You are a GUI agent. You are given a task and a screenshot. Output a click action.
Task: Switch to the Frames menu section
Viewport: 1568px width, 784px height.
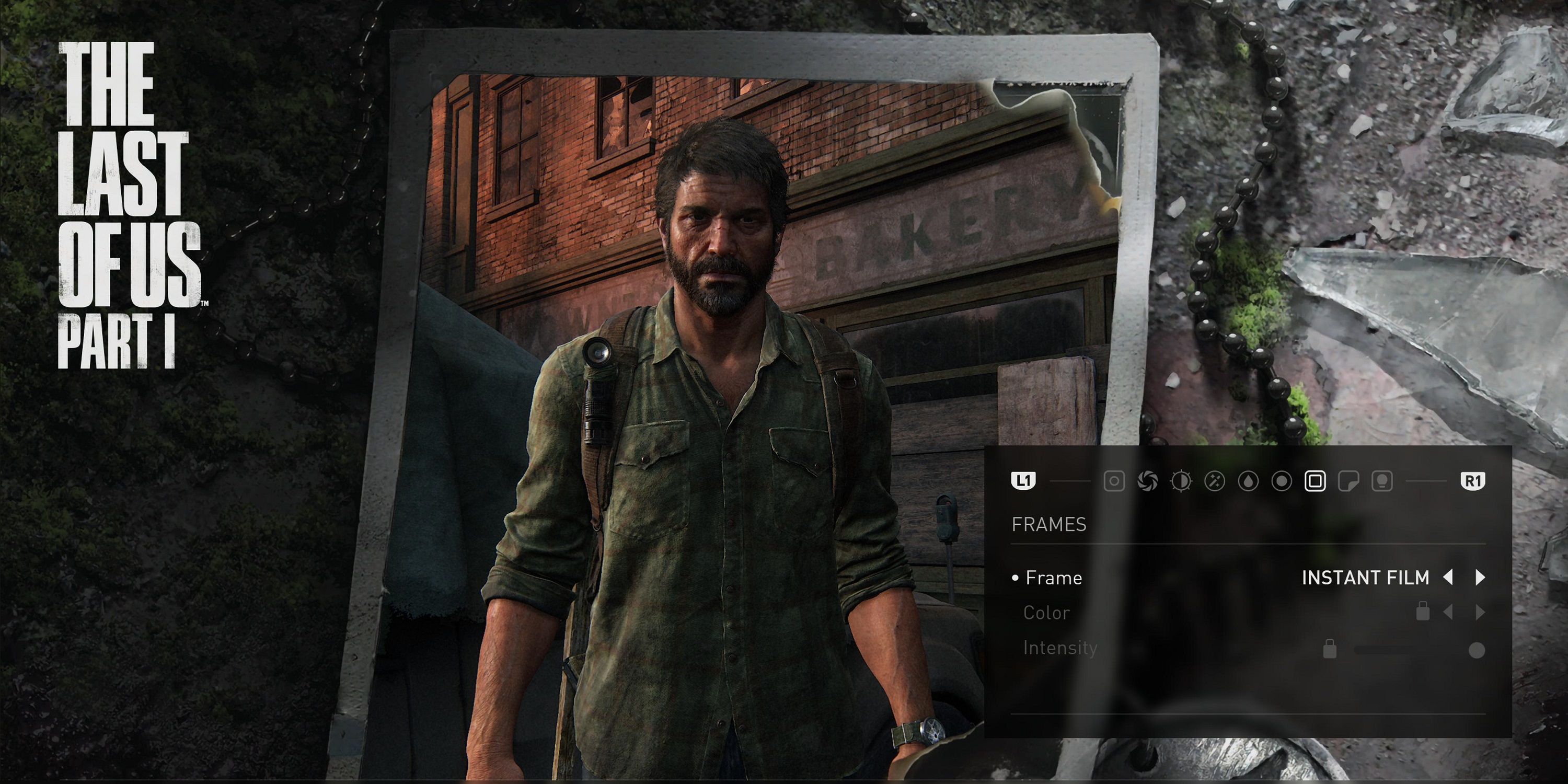[x=1050, y=524]
